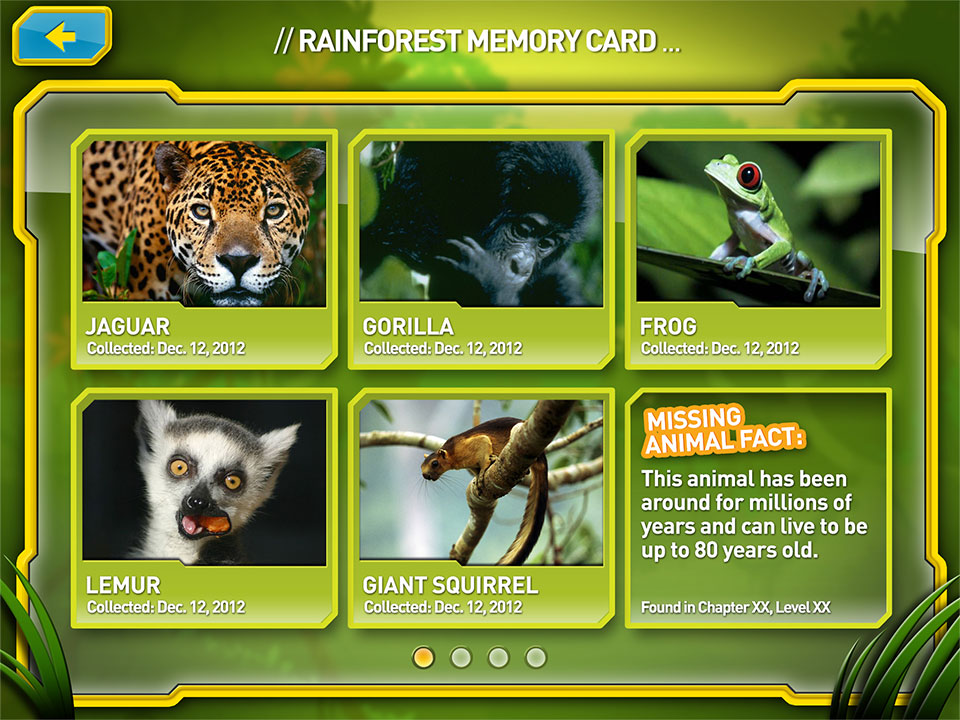Go to the fourth page dot
Screen dimensions: 960x720
pos(537,657)
